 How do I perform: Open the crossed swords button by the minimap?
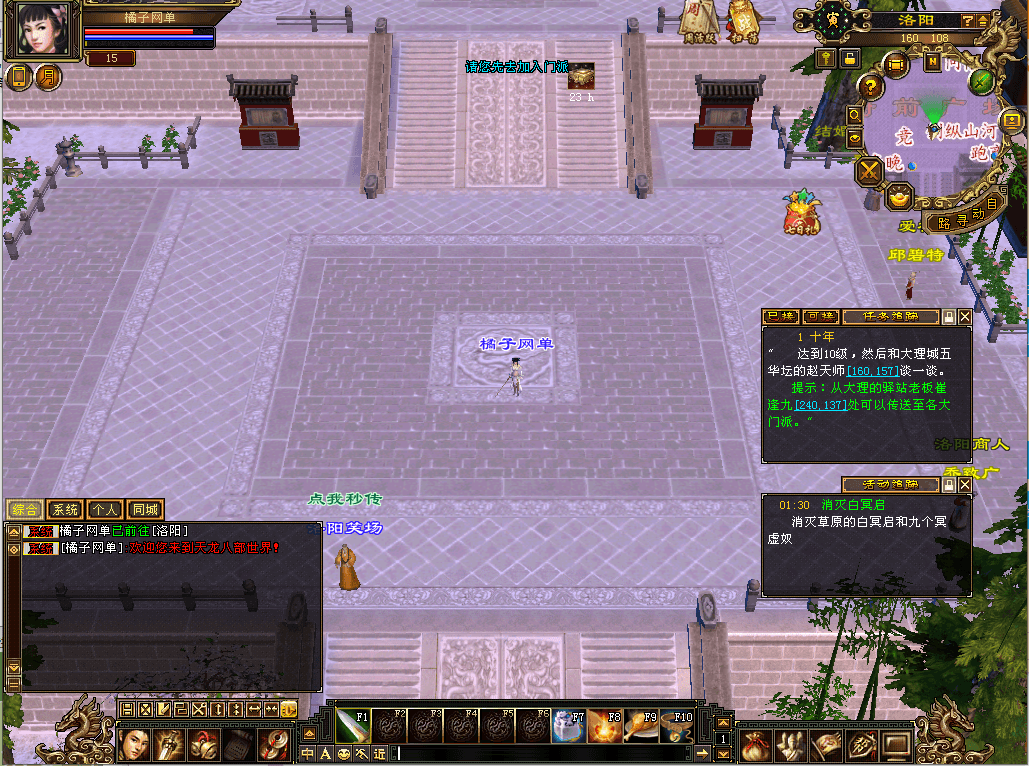[870, 170]
